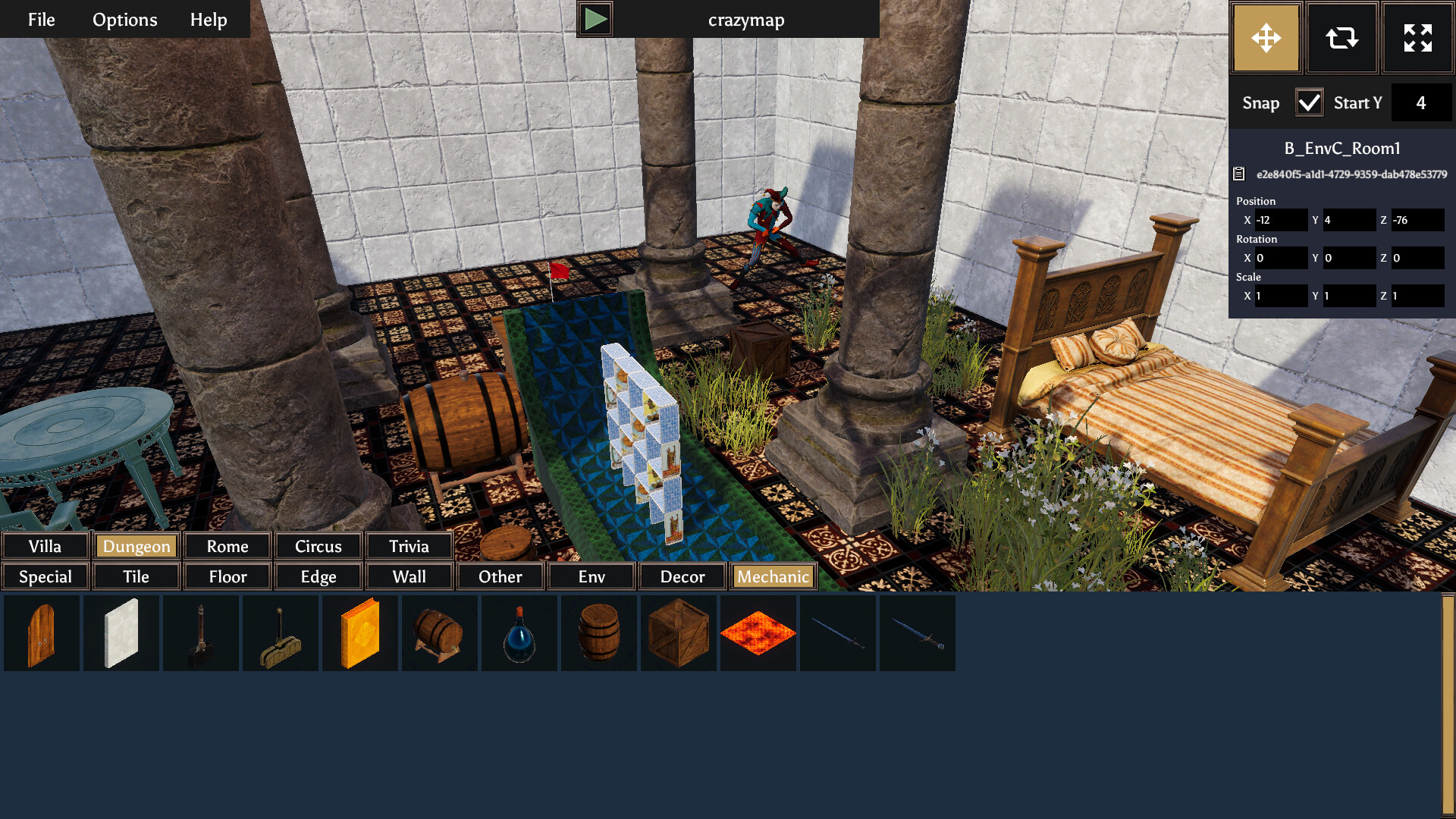Select the barrel on stand asset
Image resolution: width=1456 pixels, height=819 pixels.
[x=440, y=632]
